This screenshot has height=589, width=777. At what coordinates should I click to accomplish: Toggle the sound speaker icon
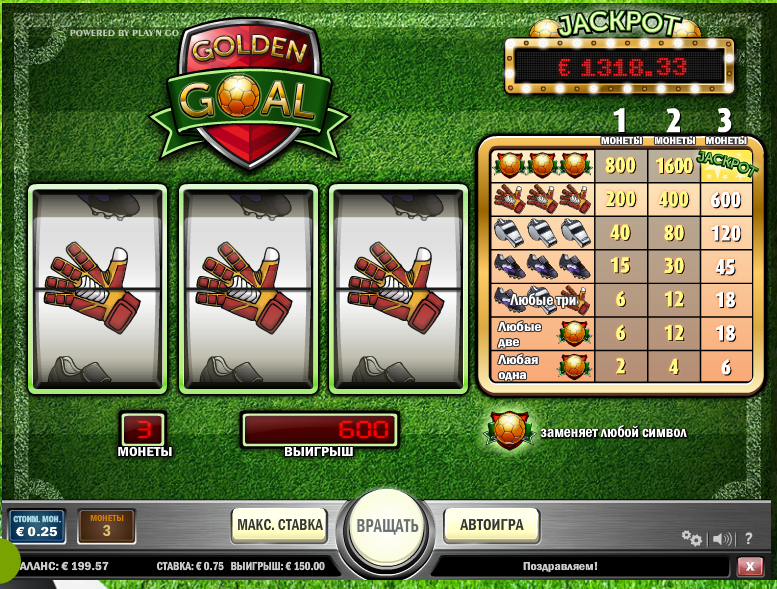click(x=721, y=539)
